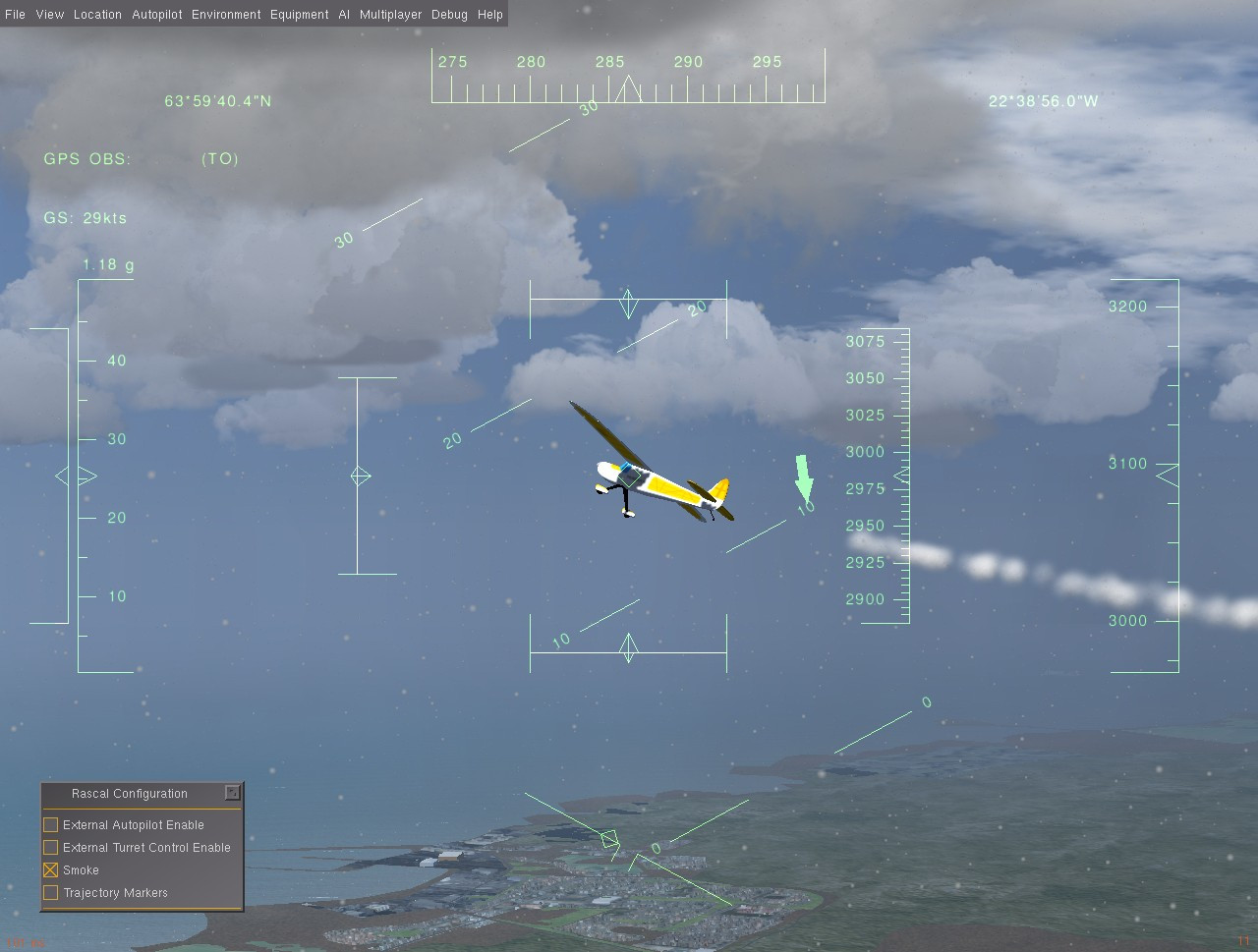Enable the External Autopilot Enable checkbox

click(x=49, y=824)
